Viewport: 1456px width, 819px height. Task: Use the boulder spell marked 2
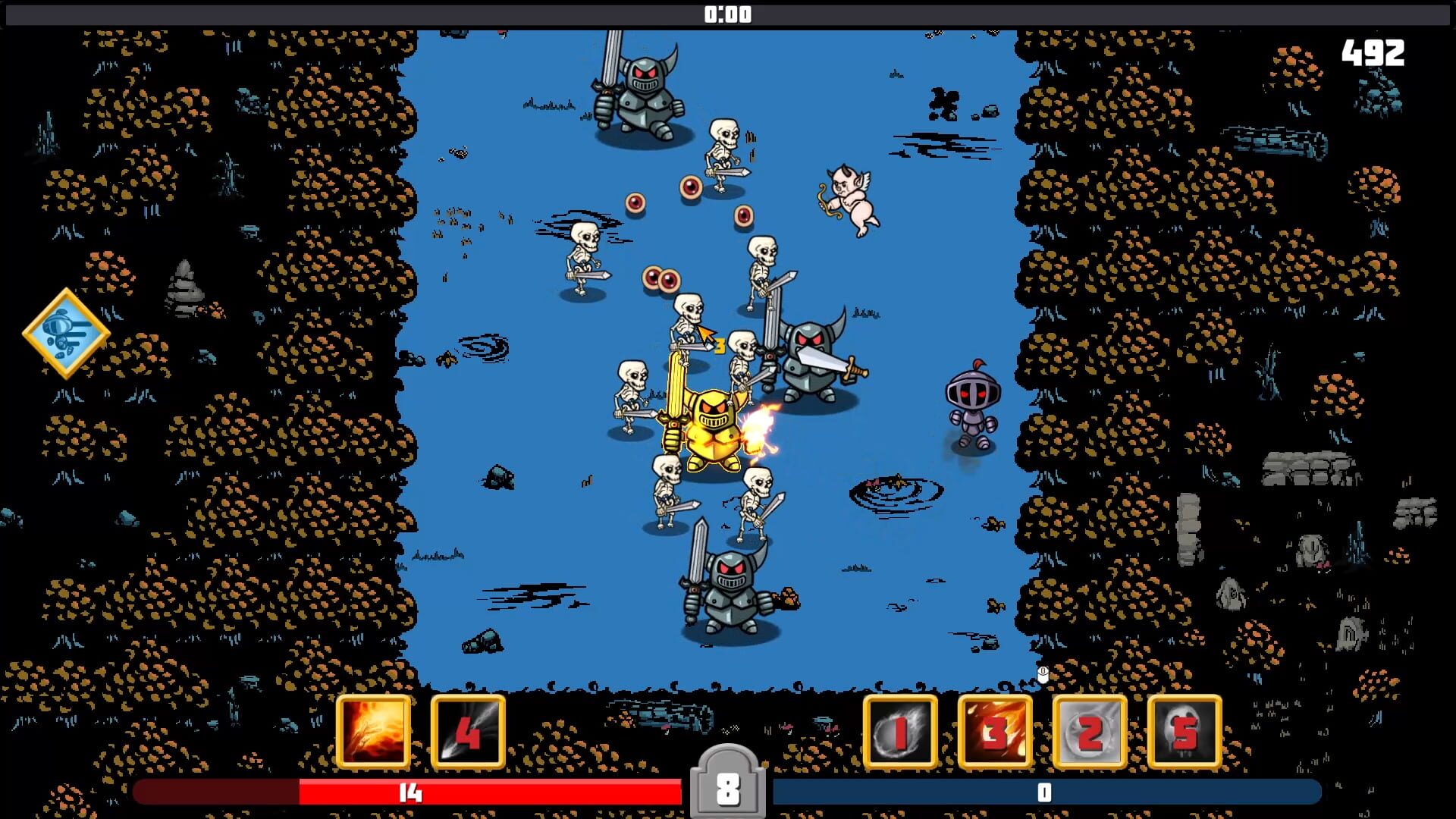[1090, 732]
